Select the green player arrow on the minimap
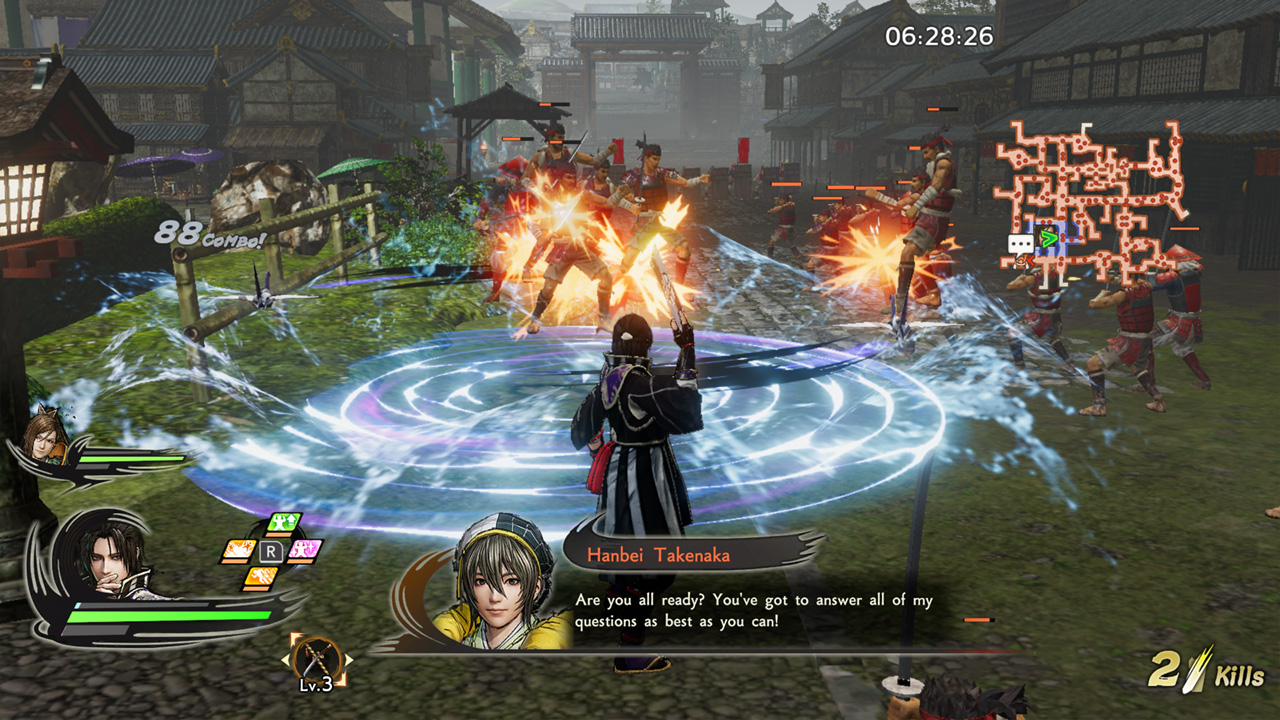This screenshot has height=720, width=1280. tap(1049, 239)
